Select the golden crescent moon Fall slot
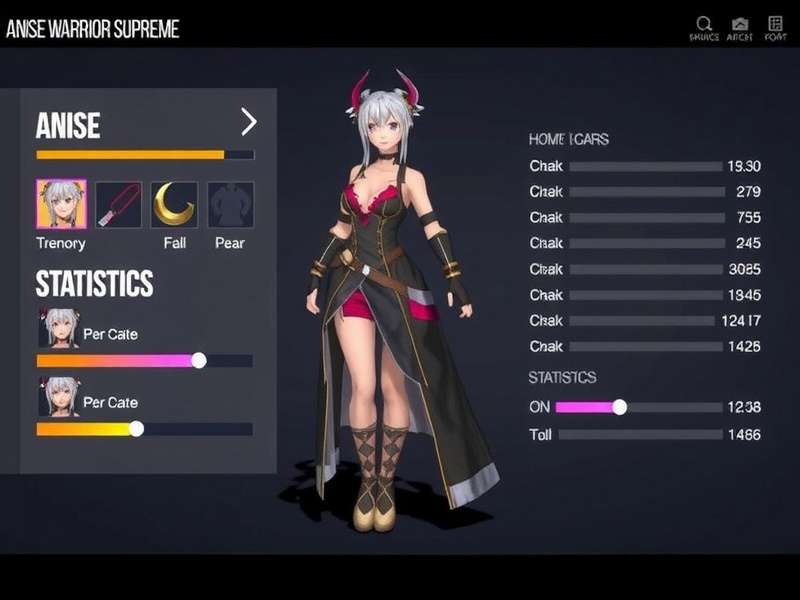800x600 pixels. (174, 204)
